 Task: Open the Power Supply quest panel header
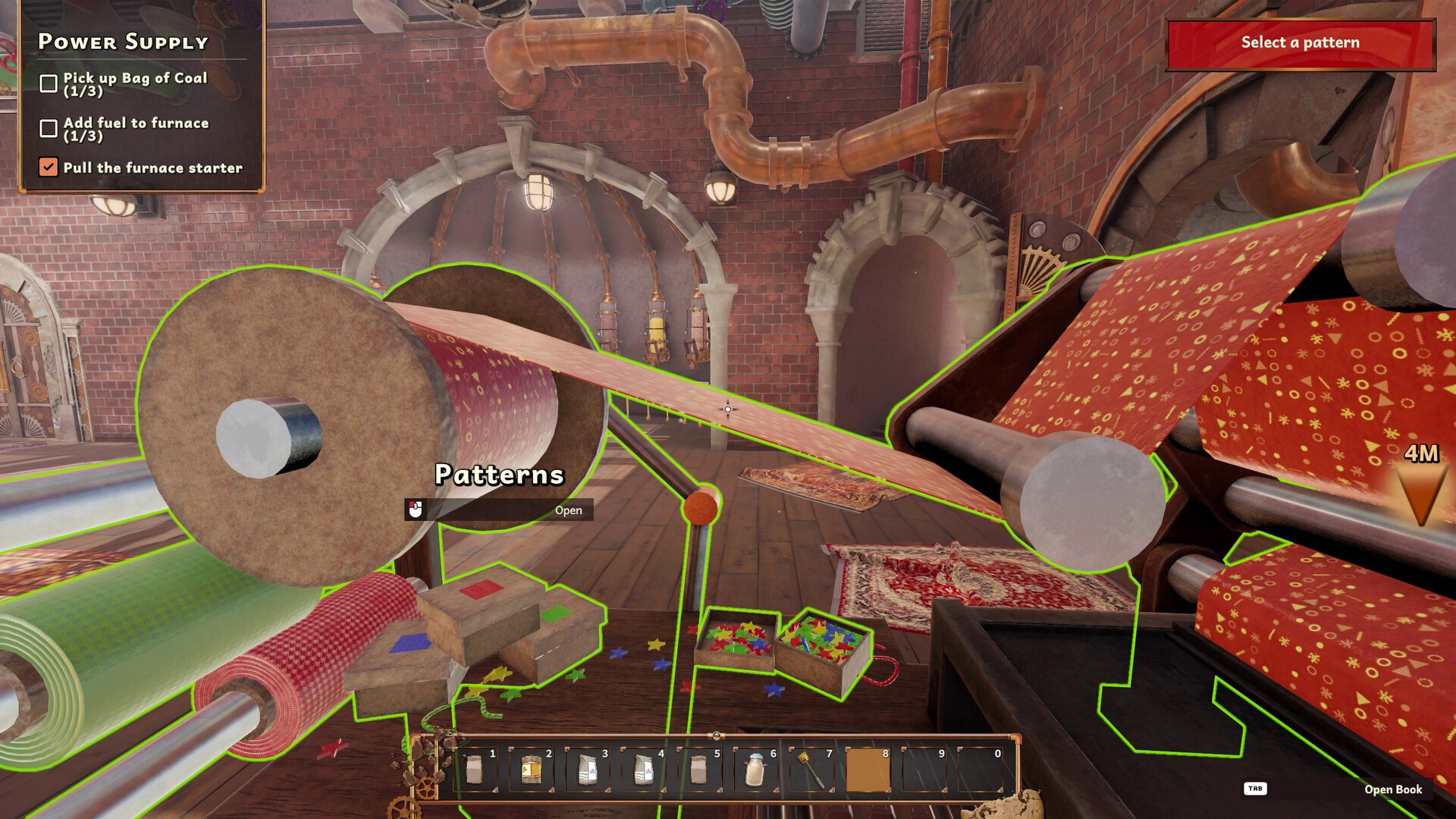tap(123, 42)
